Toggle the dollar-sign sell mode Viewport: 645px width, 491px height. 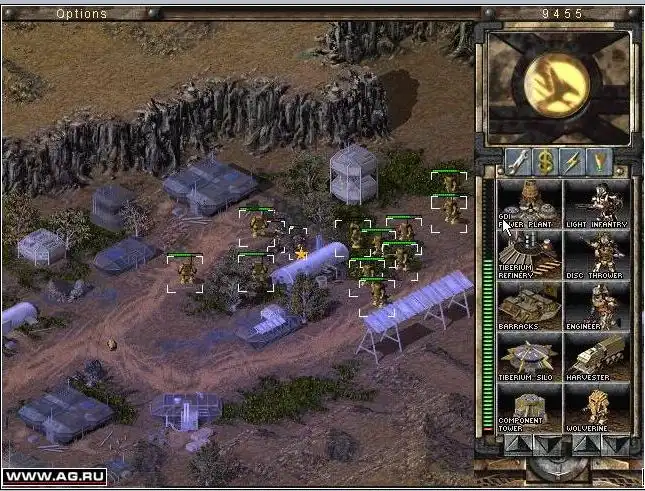pyautogui.click(x=545, y=160)
